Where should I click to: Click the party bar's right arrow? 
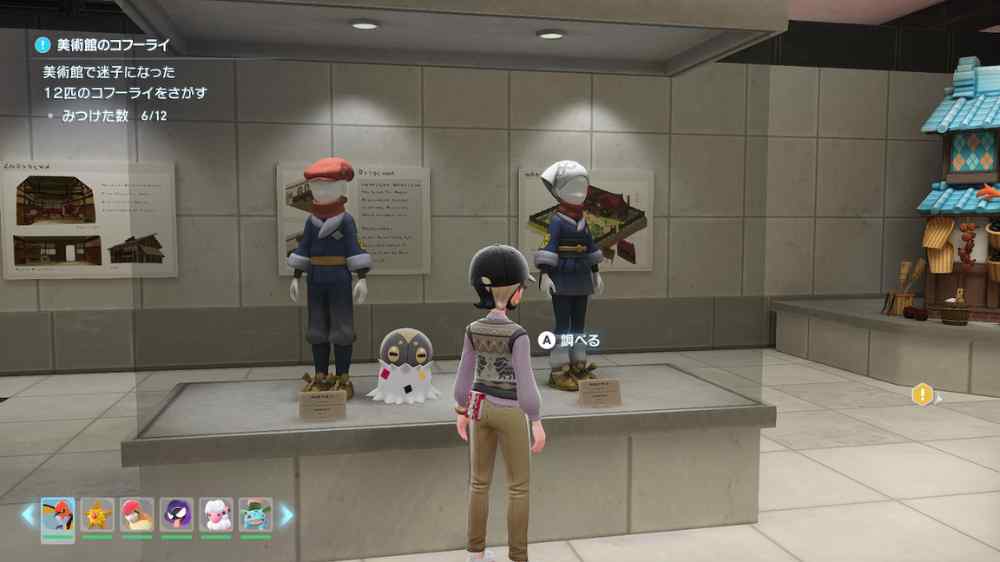click(287, 514)
